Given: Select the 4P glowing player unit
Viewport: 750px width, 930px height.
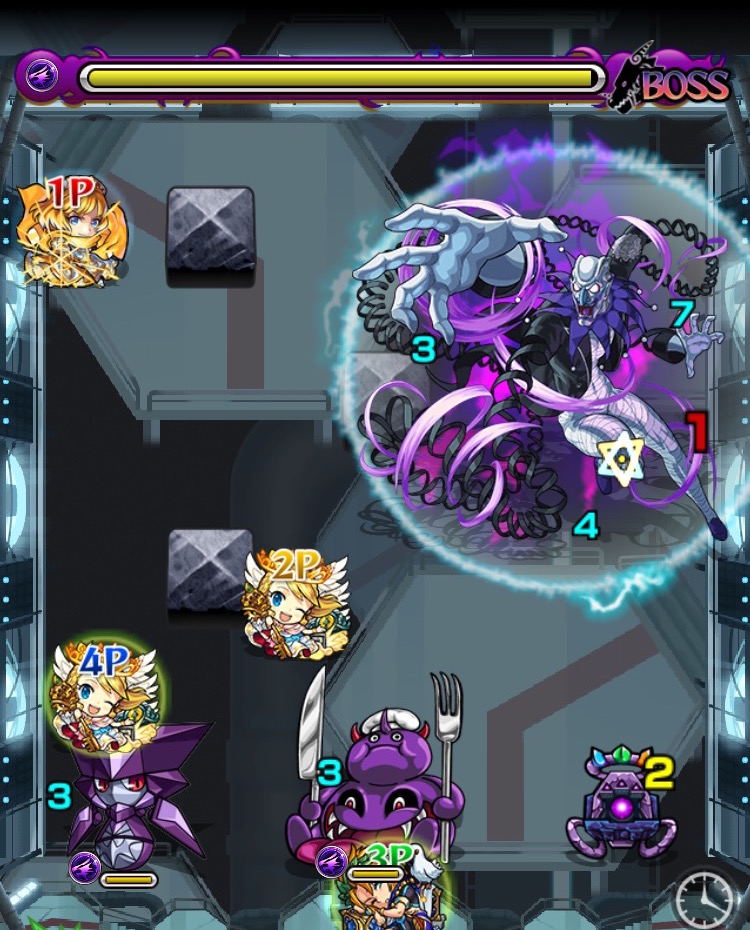Looking at the screenshot, I should [107, 689].
